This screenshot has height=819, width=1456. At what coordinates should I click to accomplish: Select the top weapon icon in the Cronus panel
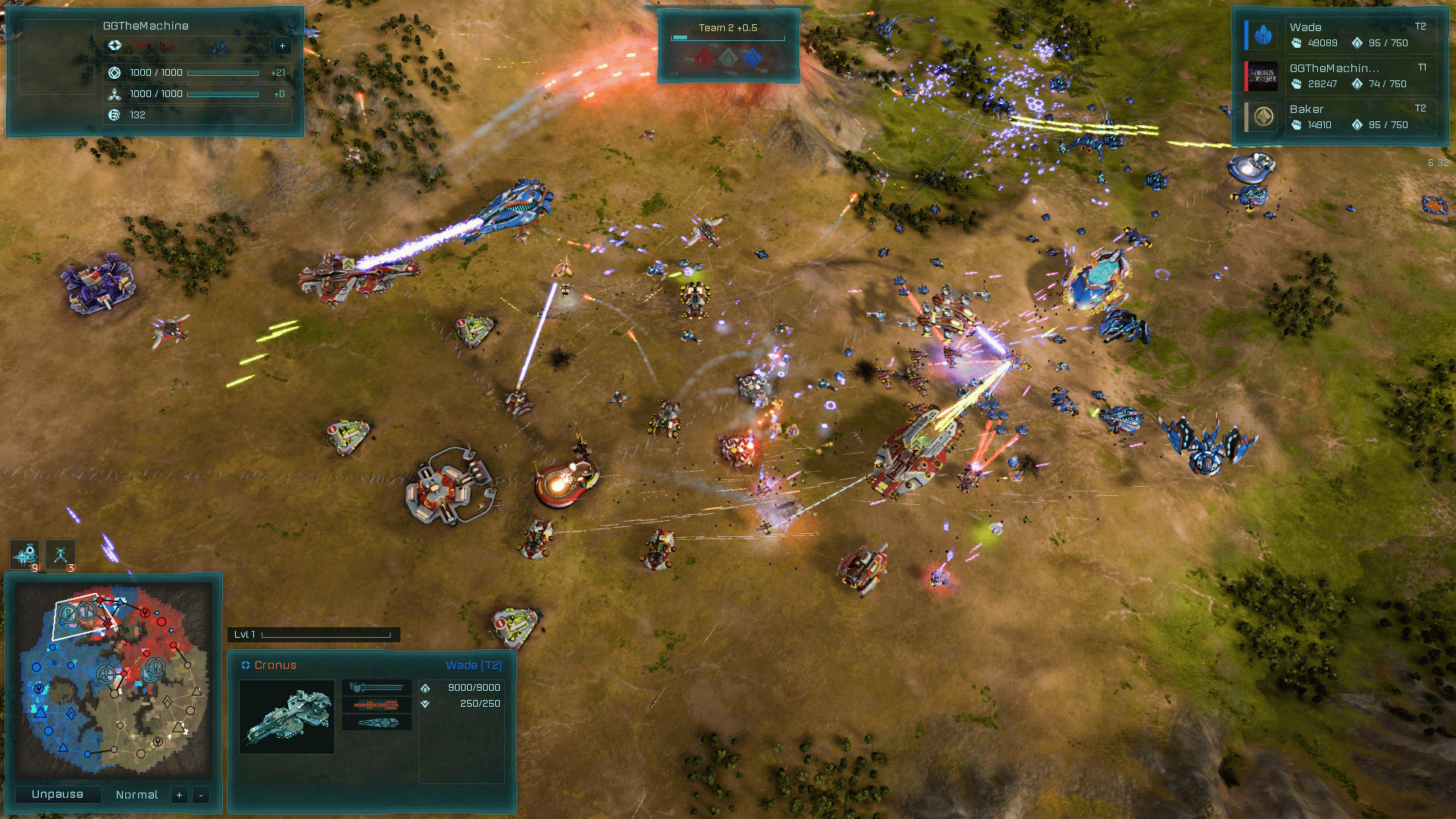(x=377, y=688)
